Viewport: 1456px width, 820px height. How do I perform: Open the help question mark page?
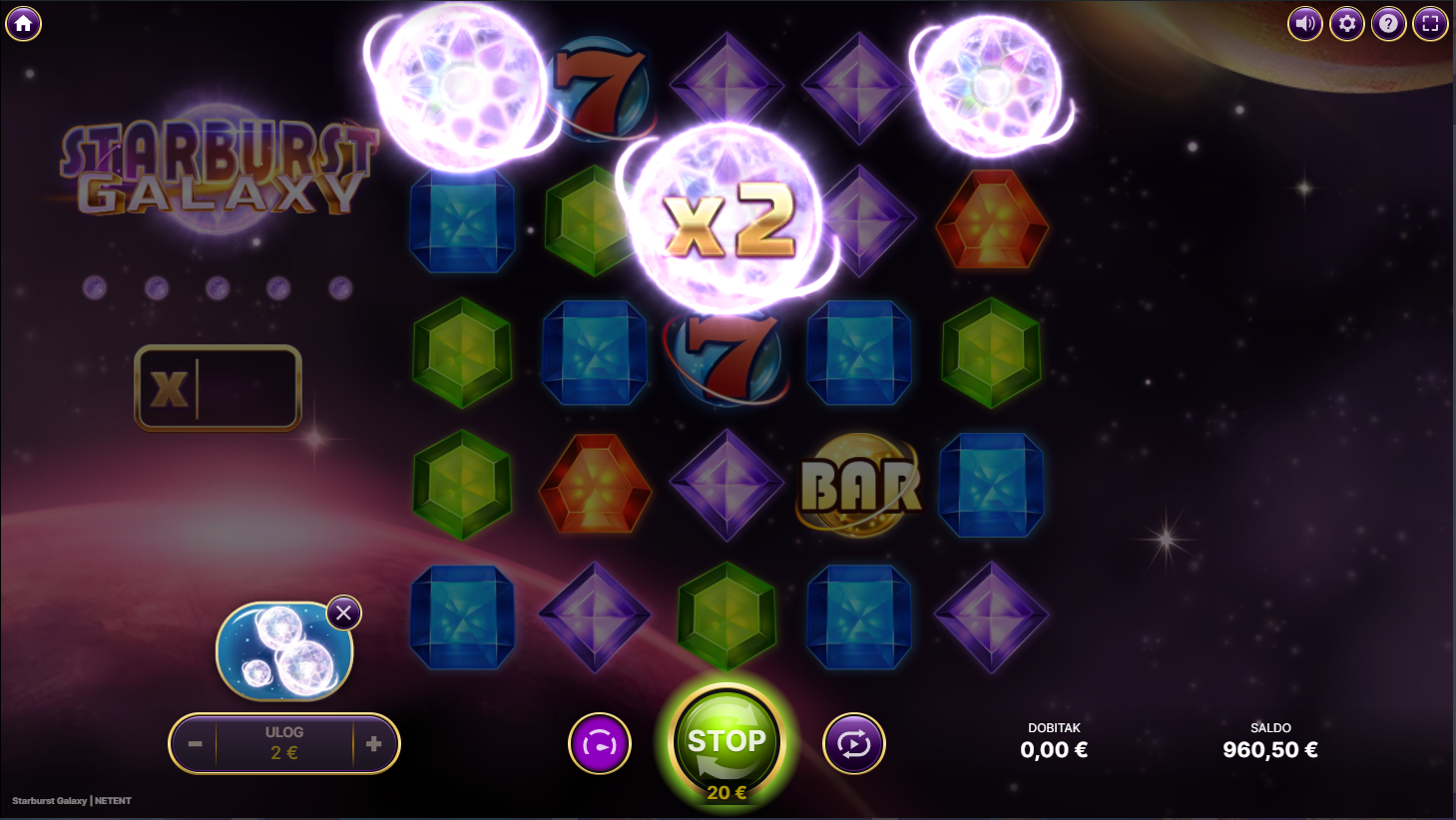coord(1388,23)
